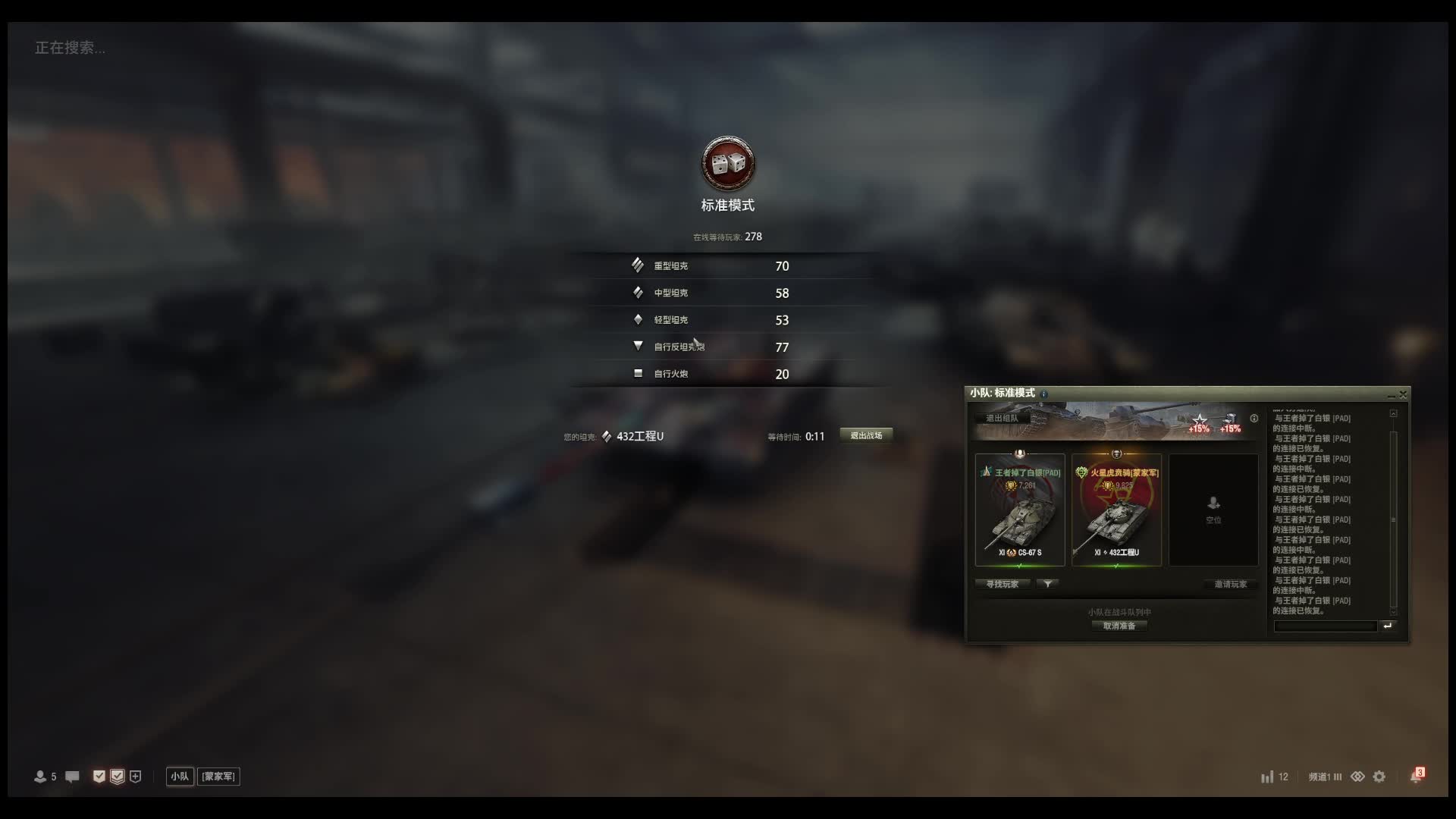Open the notification bell with 3 alerts

[x=1416, y=777]
